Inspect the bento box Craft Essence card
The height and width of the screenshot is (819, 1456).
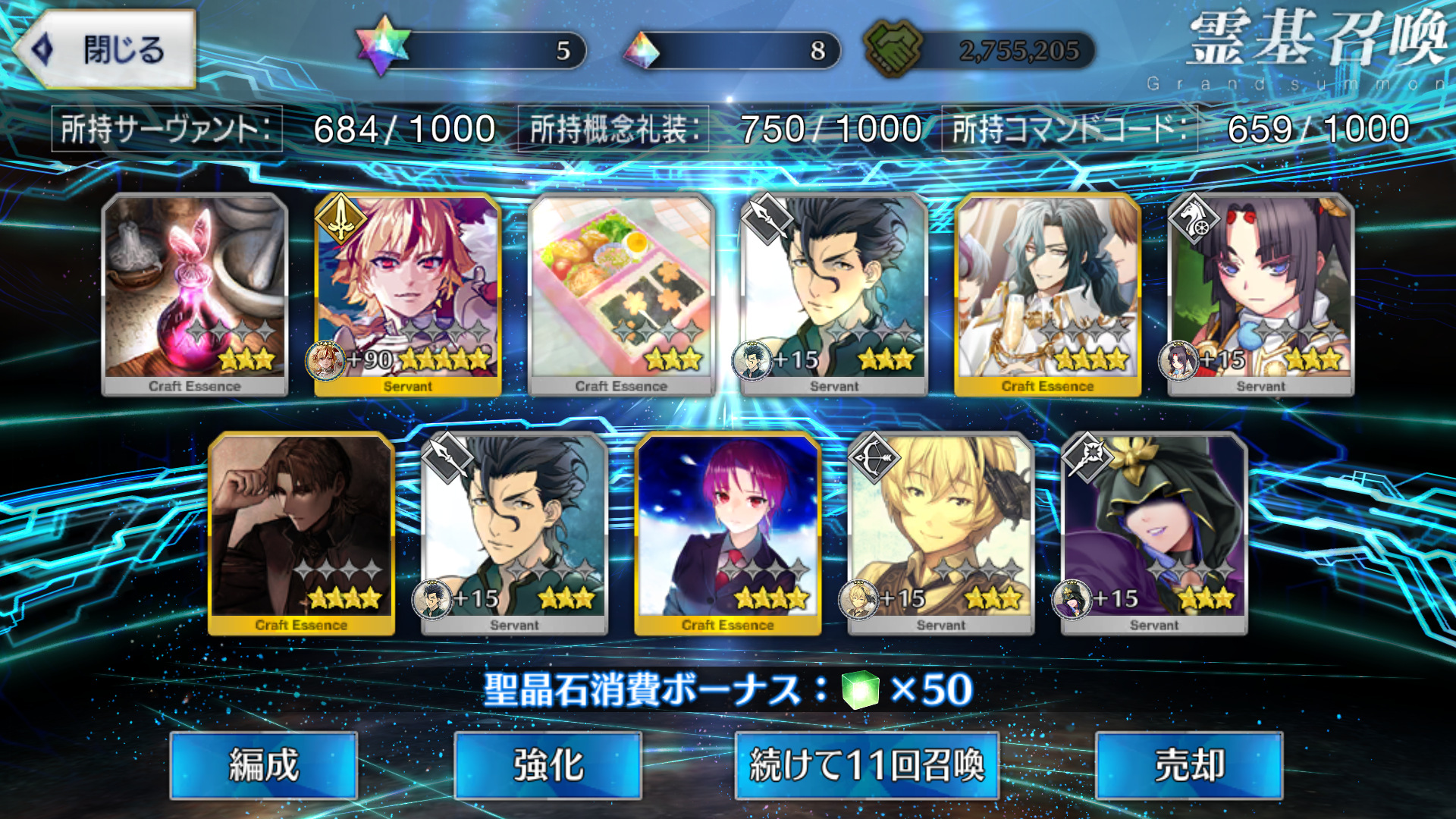tap(621, 294)
